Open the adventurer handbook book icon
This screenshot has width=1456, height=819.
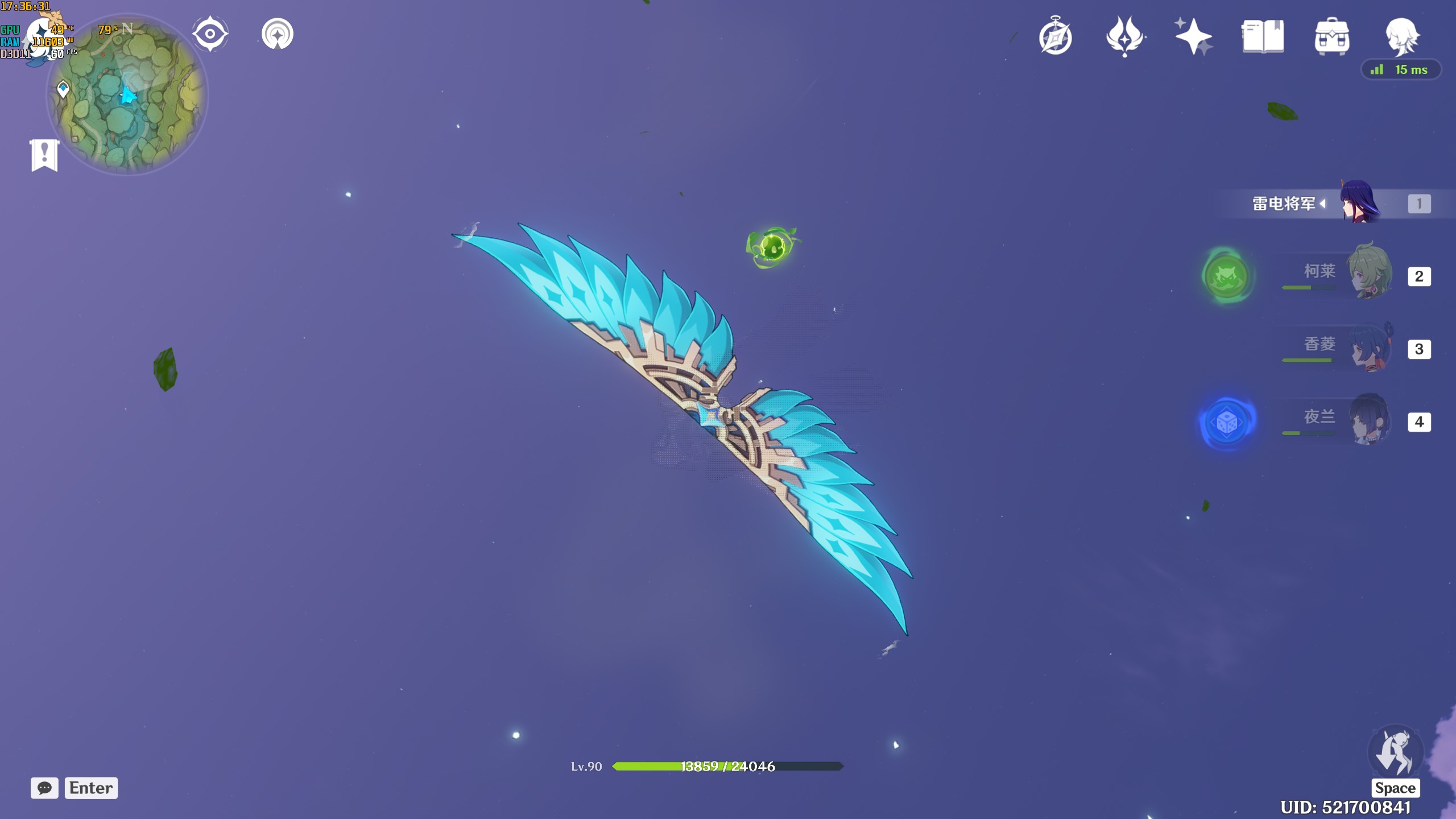(x=1263, y=36)
